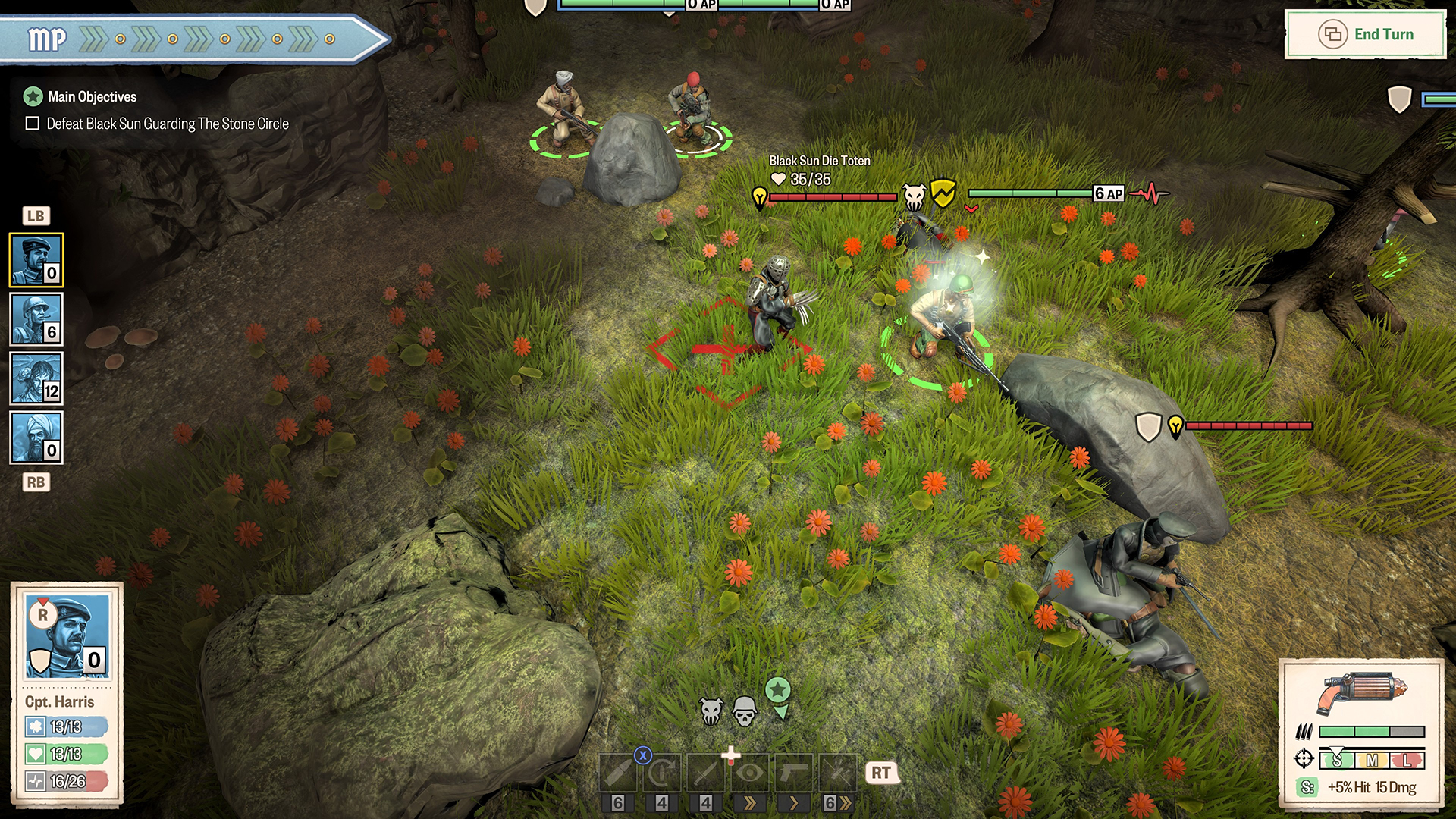Viewport: 1456px width, 819px height.
Task: Select the turbaned bearded squad member portrait
Action: tap(36, 438)
